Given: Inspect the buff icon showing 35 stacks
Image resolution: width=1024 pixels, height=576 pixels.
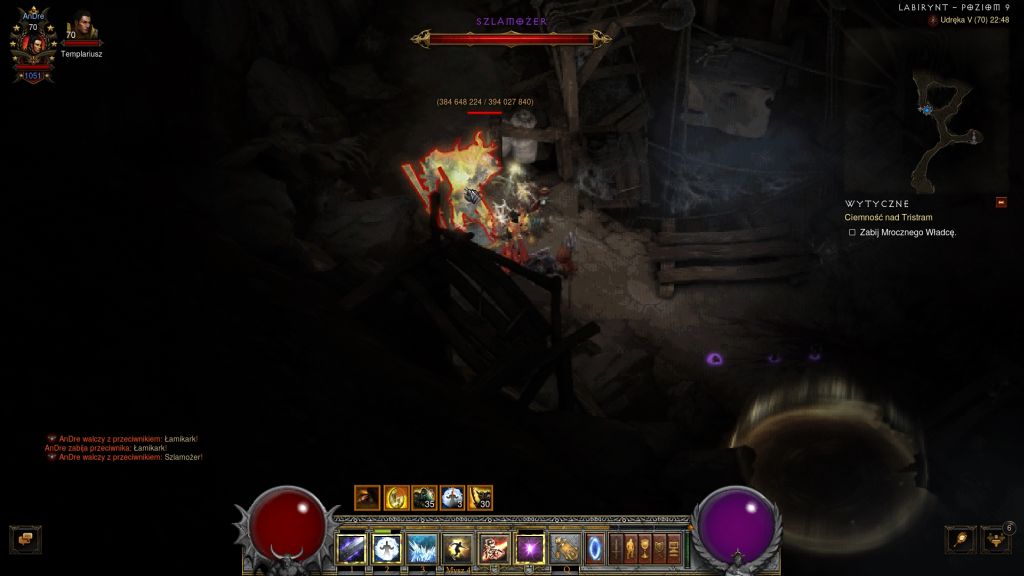Looking at the screenshot, I should point(424,497).
